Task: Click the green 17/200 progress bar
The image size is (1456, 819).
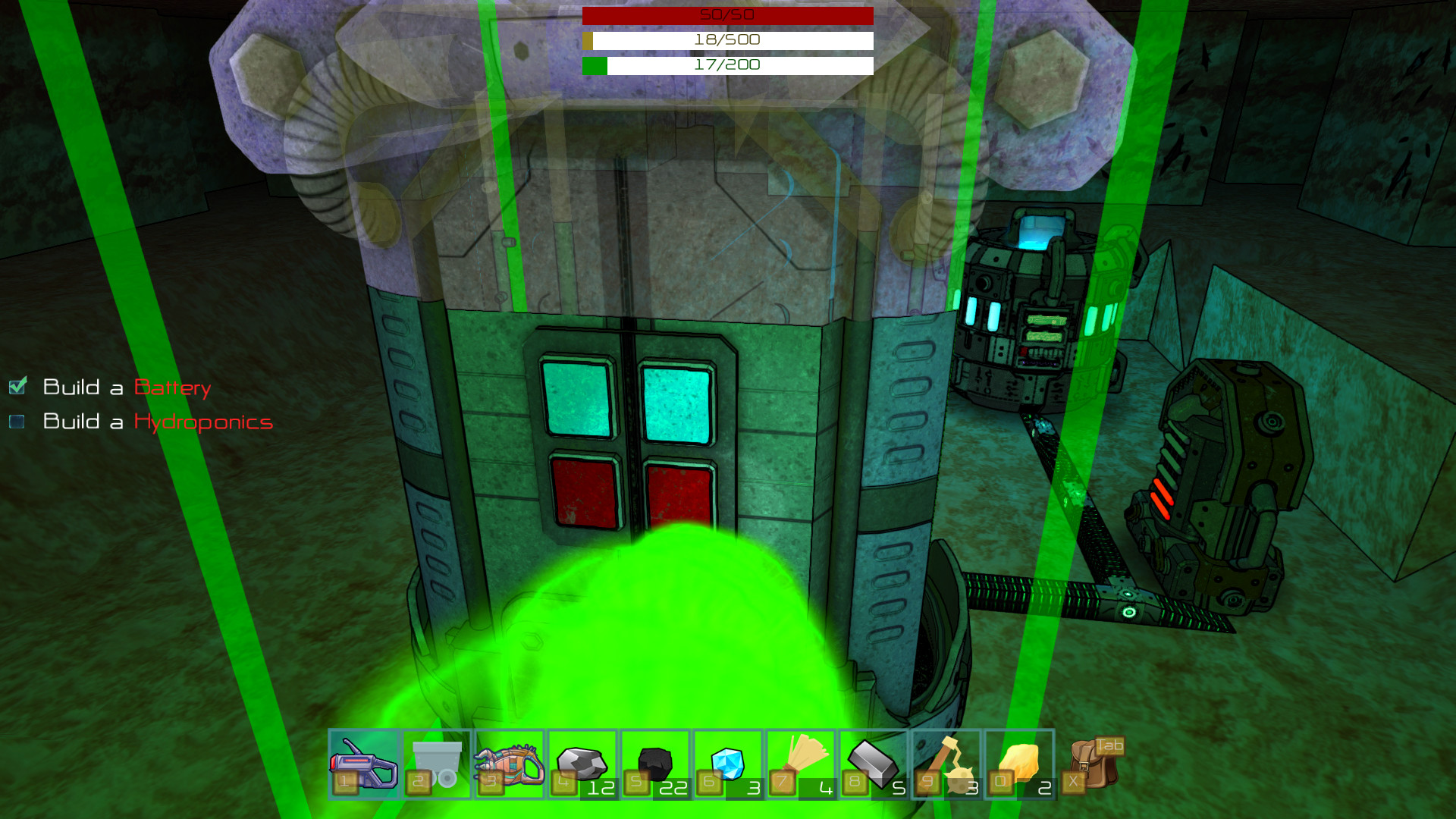Action: [726, 65]
